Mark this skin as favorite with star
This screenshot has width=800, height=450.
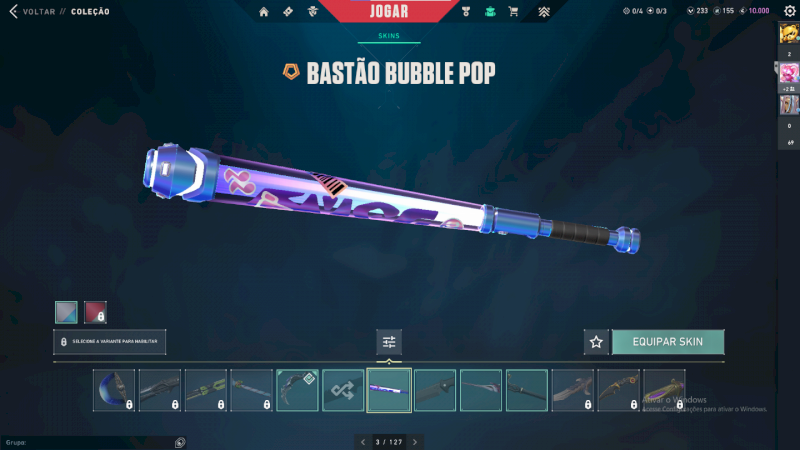(x=596, y=342)
